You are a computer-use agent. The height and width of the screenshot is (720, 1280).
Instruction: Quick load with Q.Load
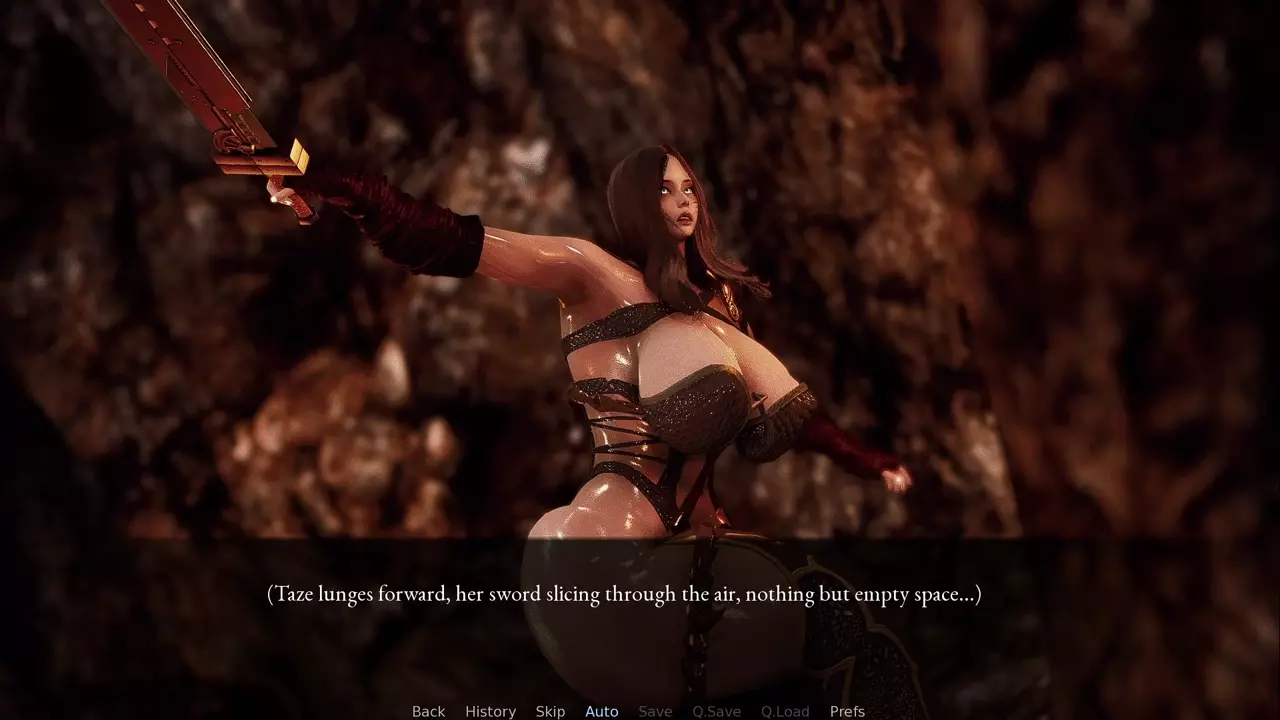pyautogui.click(x=785, y=711)
